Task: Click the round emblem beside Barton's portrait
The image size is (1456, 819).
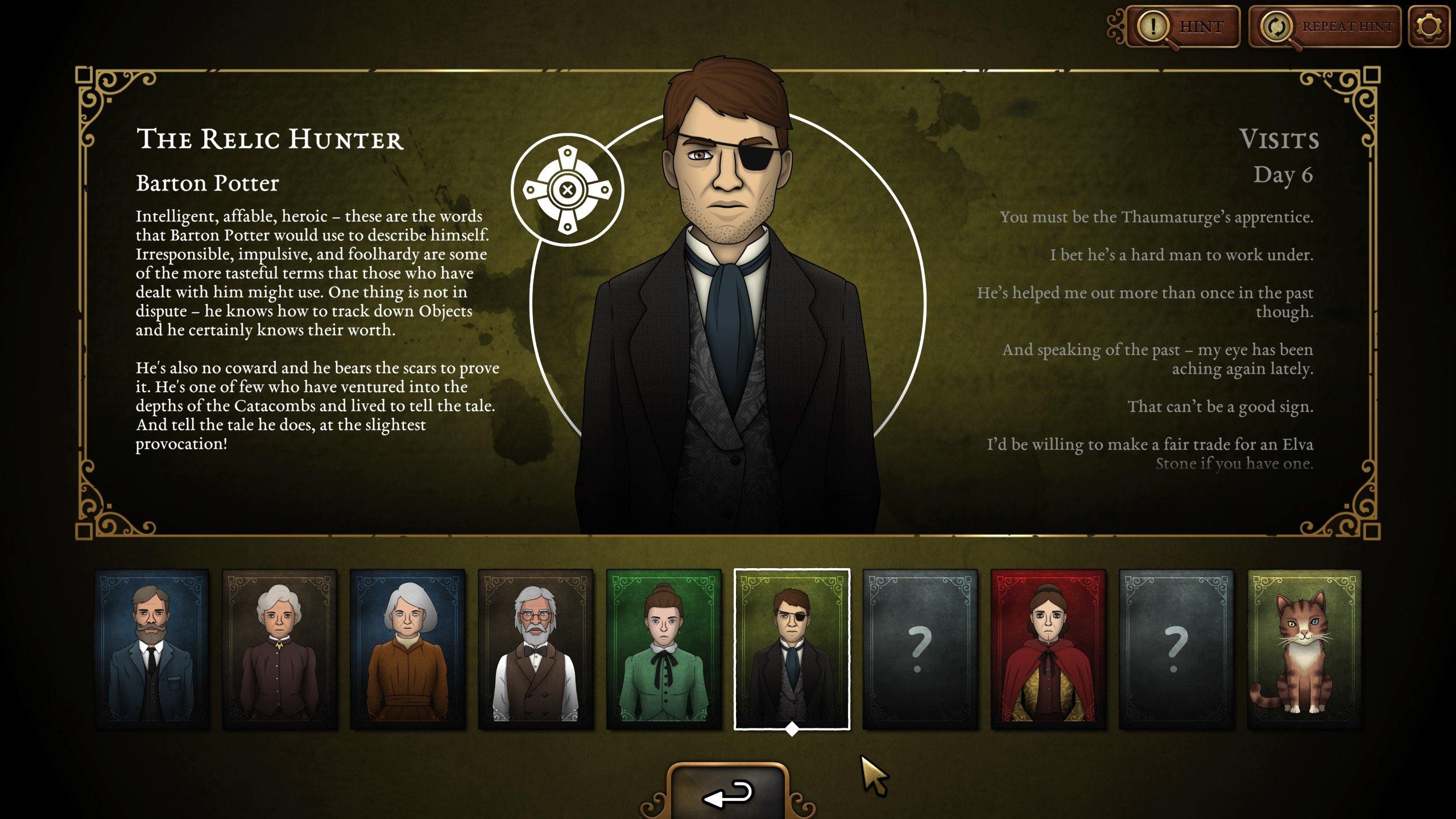Action: point(567,190)
